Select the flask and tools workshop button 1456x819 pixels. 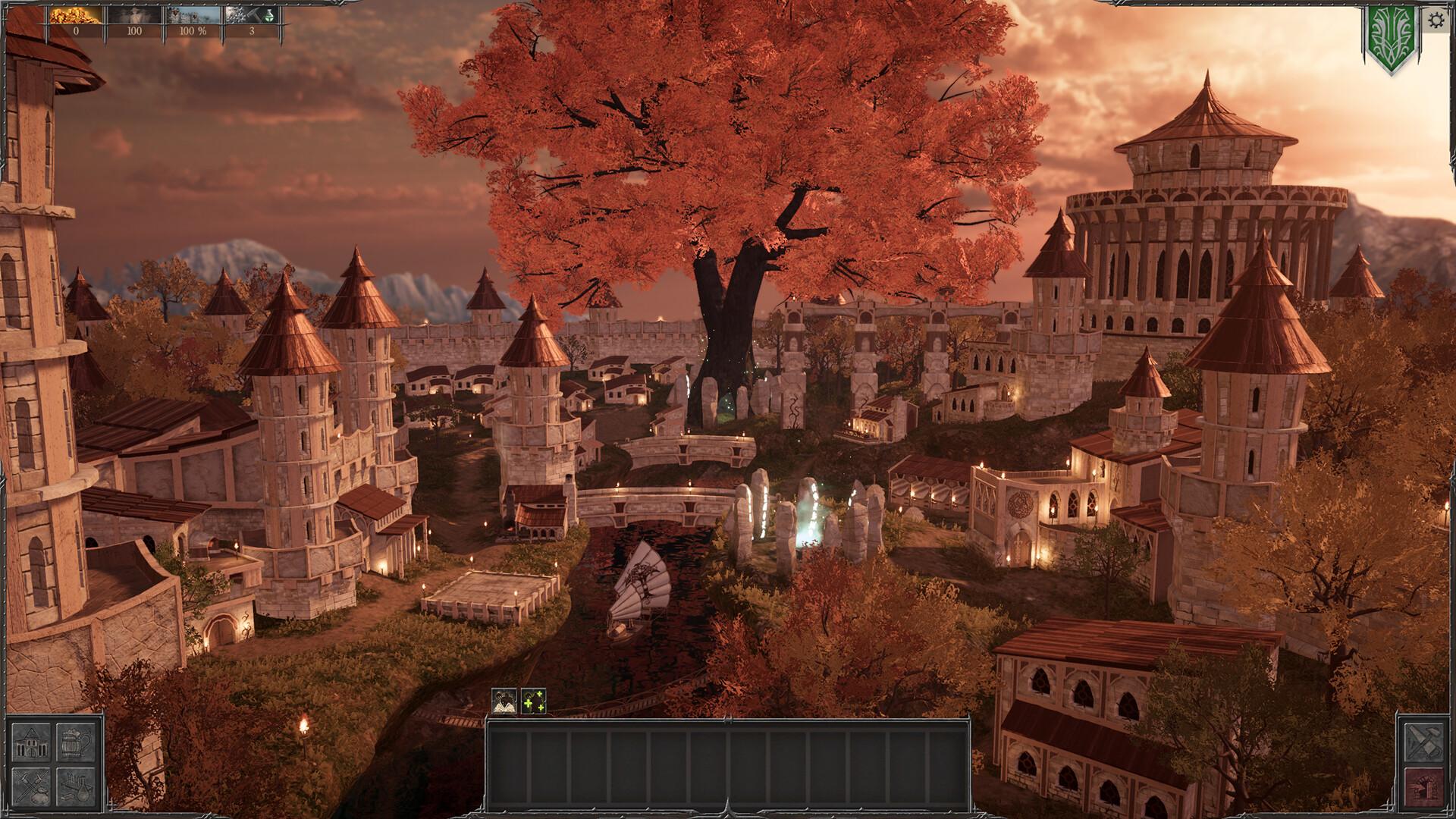[x=76, y=787]
